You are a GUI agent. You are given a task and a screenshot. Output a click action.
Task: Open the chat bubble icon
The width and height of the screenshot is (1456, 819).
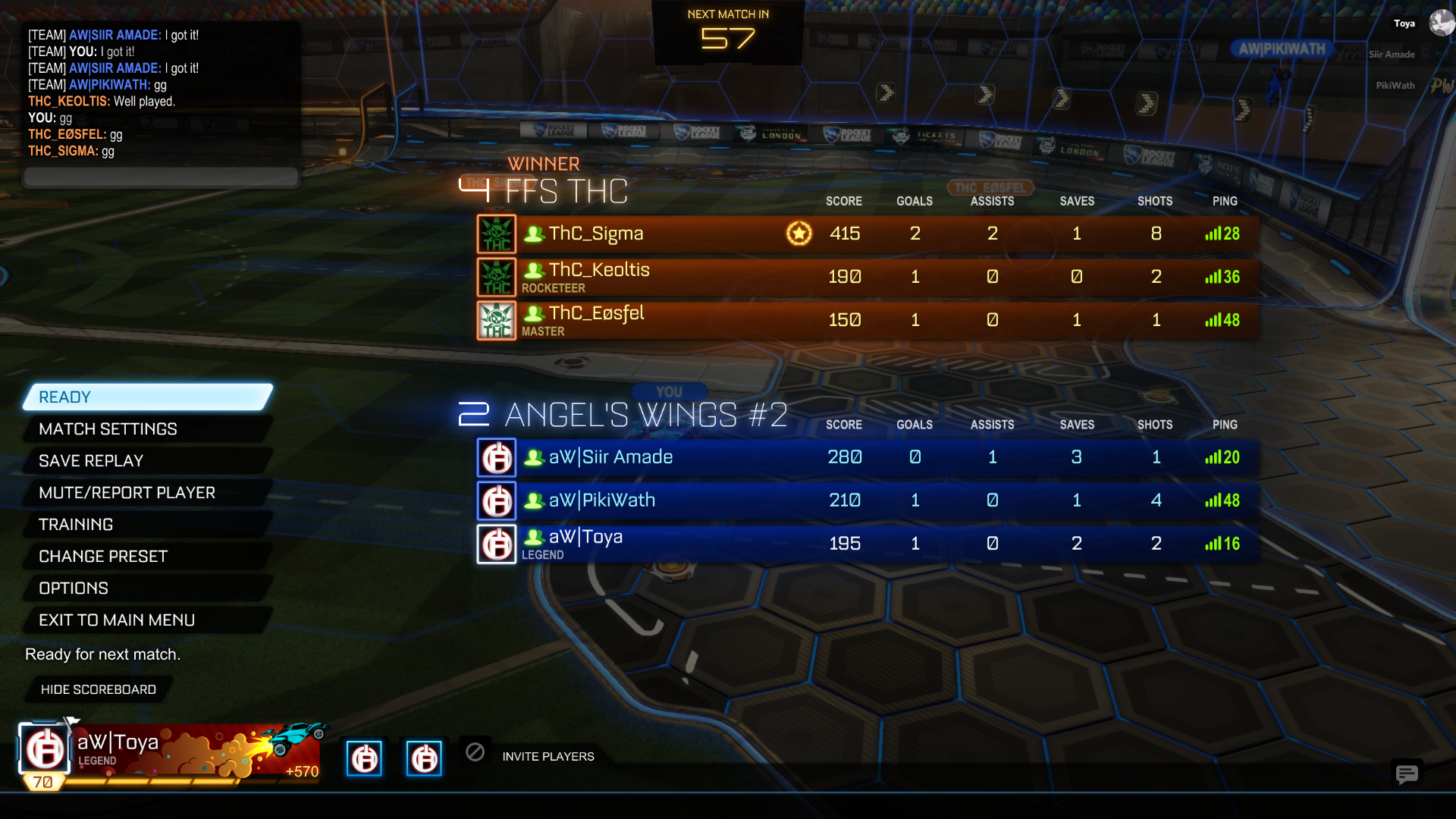1407,773
